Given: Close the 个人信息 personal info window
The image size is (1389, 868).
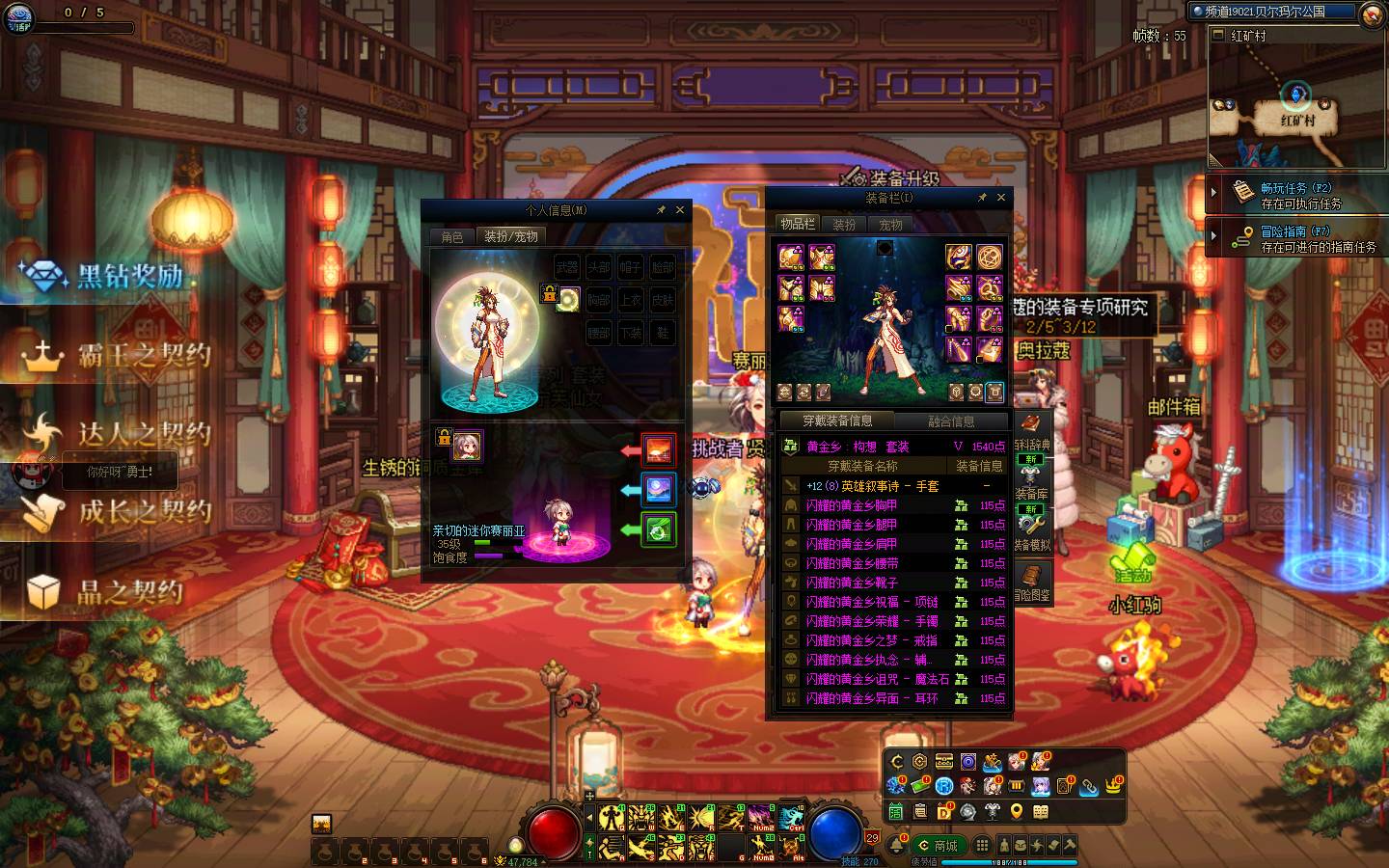Looking at the screenshot, I should [680, 210].
